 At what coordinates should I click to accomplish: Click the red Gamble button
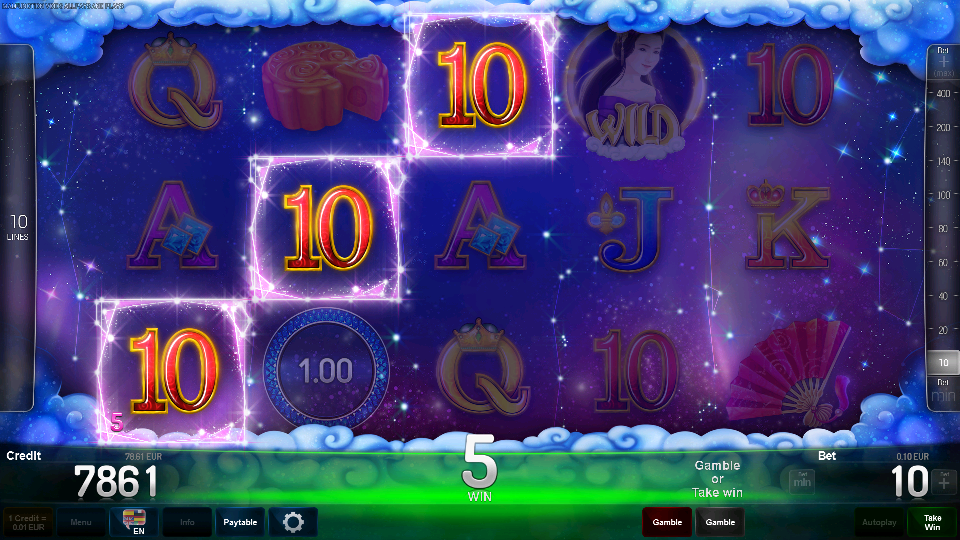point(667,522)
